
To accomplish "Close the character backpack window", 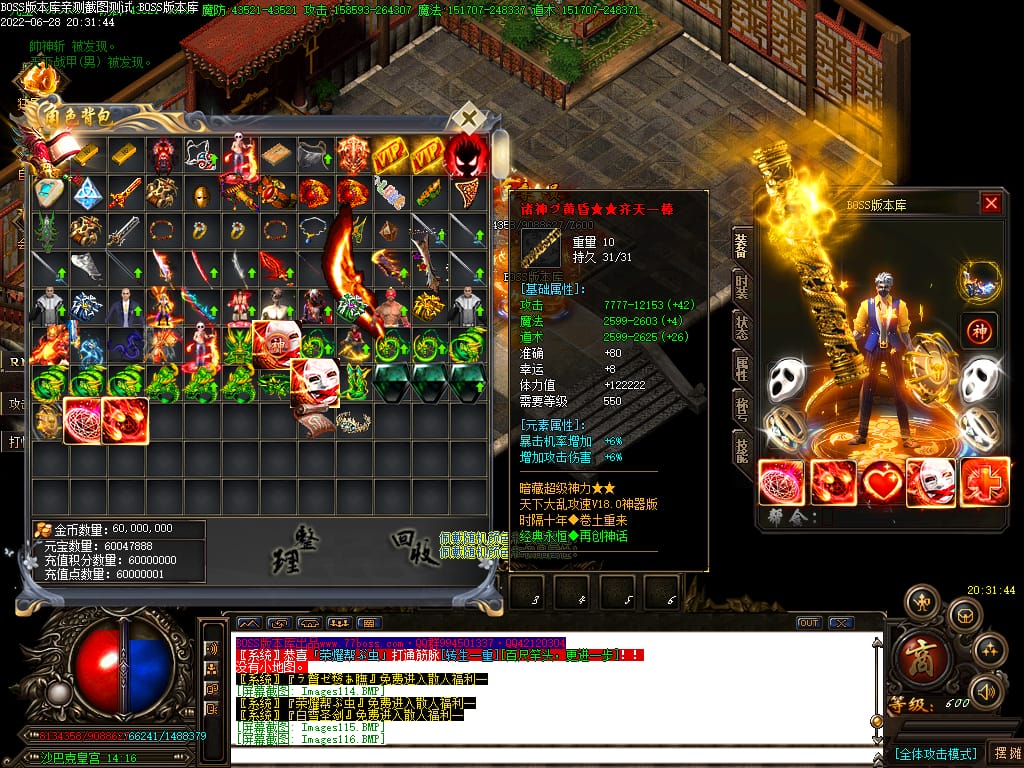I will pos(468,119).
